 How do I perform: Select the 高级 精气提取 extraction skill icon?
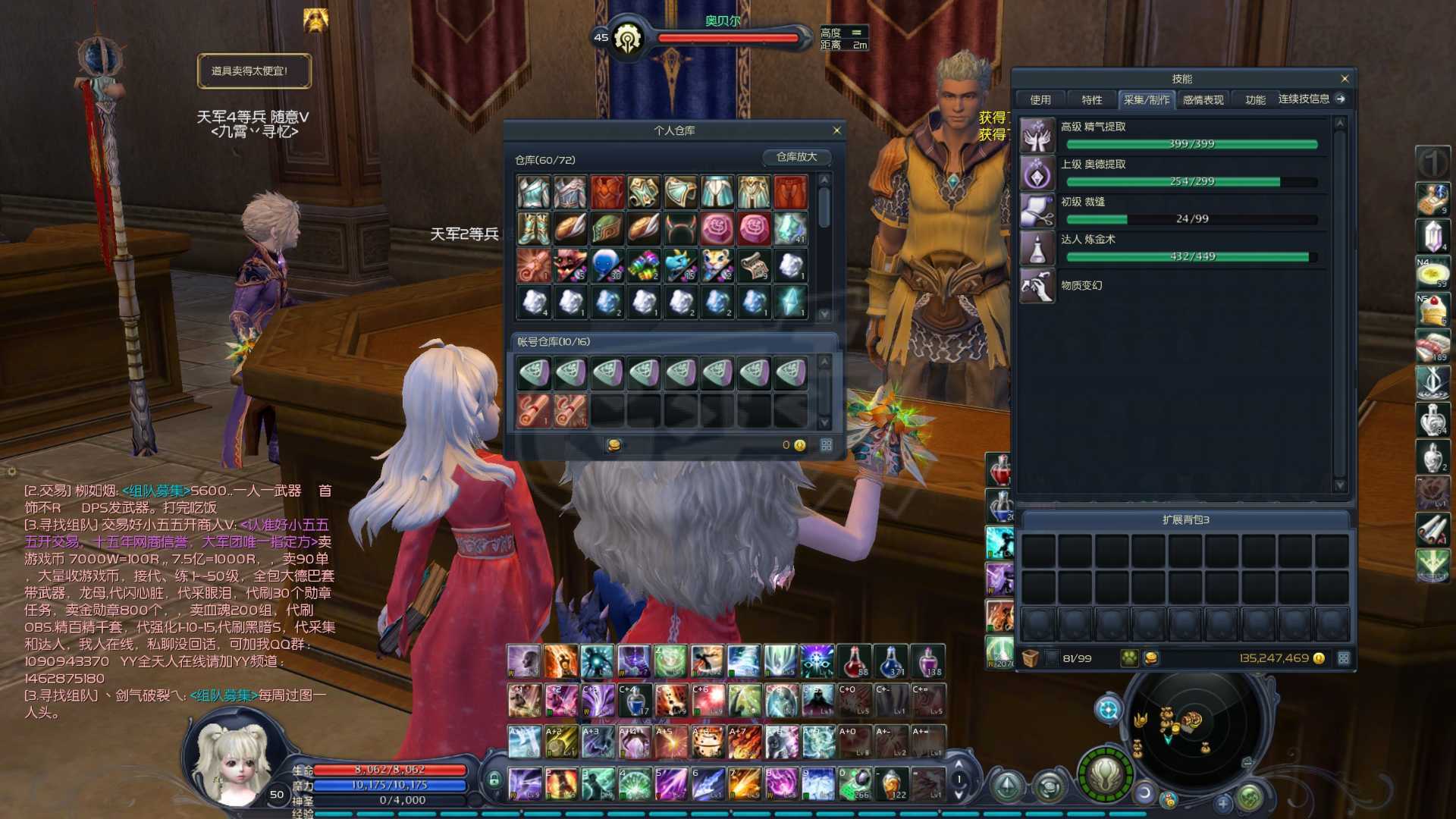click(x=1037, y=136)
